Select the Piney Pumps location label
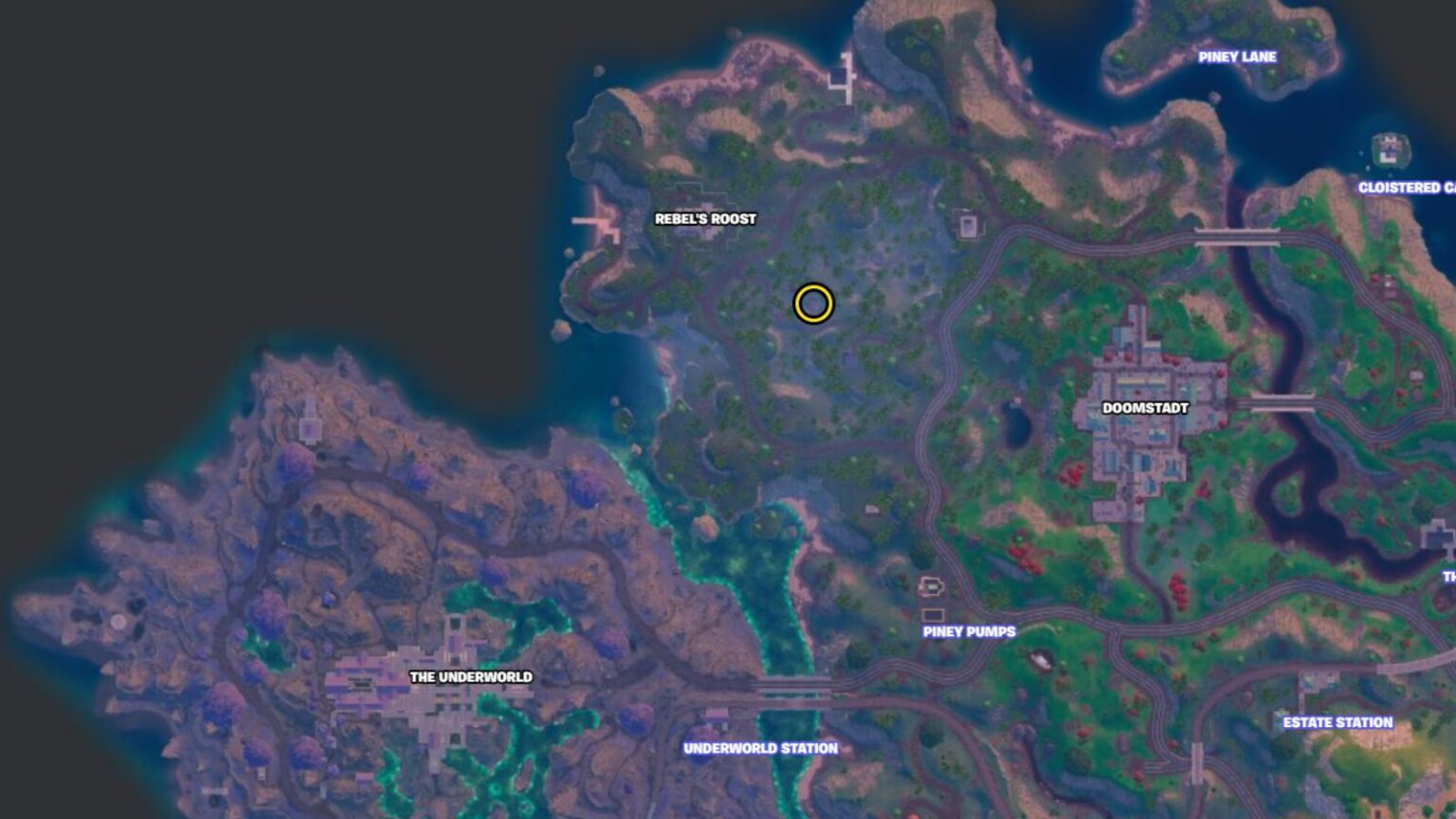The height and width of the screenshot is (819, 1456). coord(969,630)
